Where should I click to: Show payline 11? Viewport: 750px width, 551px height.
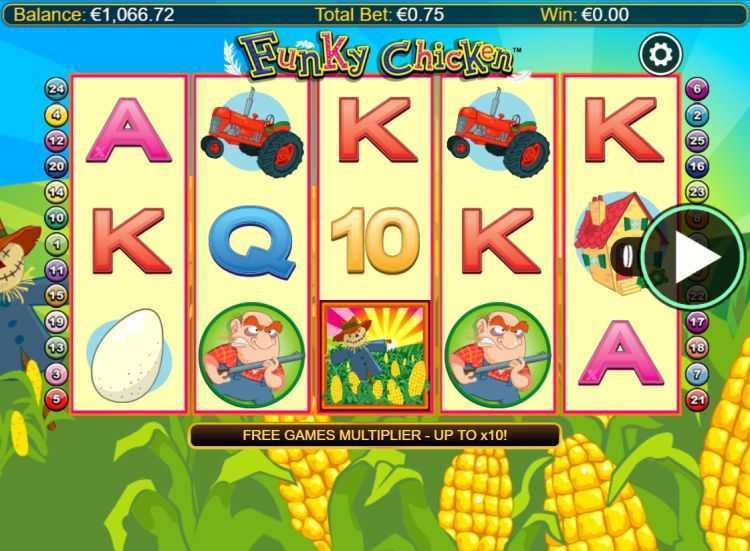point(57,270)
